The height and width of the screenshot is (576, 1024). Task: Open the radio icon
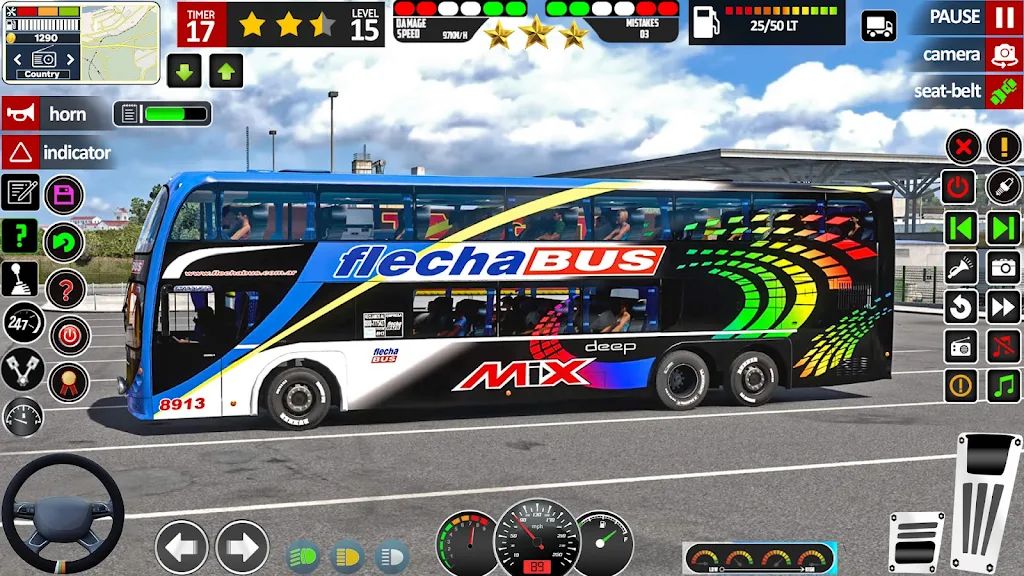pos(962,346)
